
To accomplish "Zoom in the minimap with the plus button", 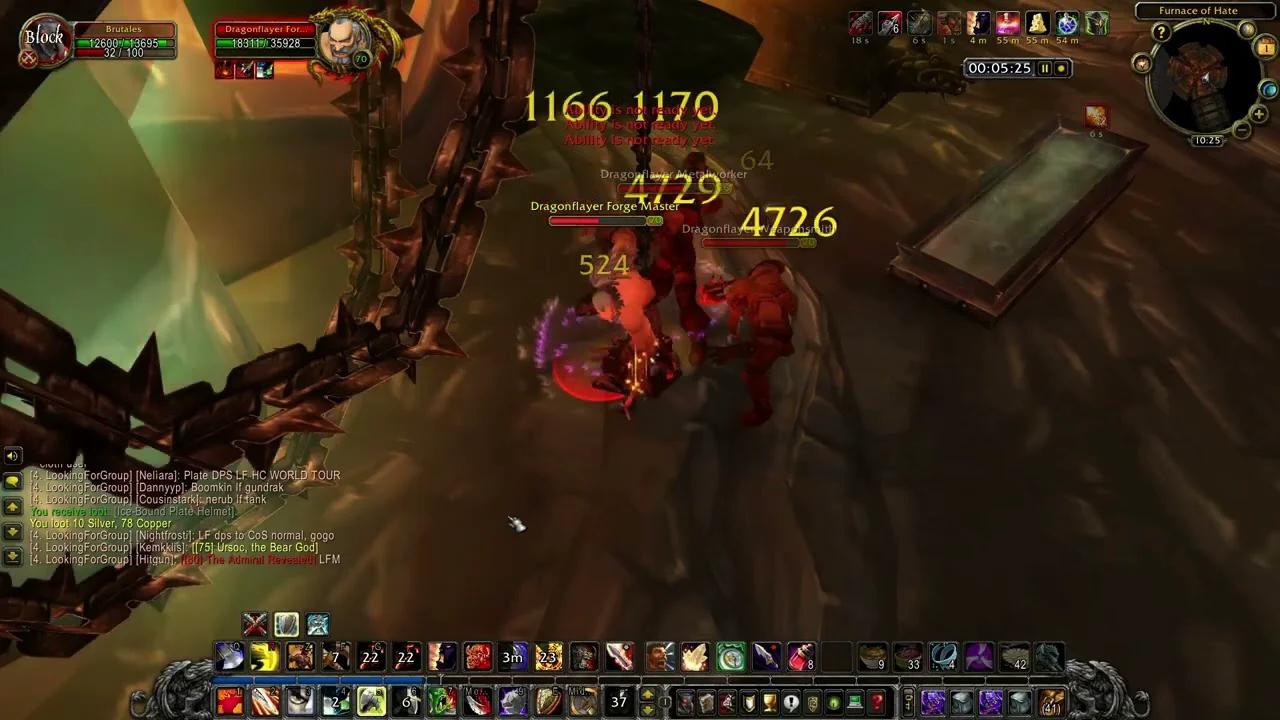I will pyautogui.click(x=1258, y=114).
